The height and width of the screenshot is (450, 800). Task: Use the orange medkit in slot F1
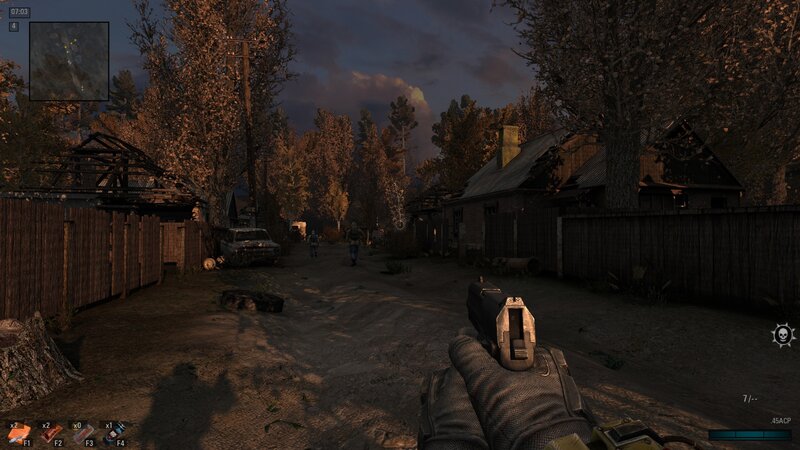click(x=19, y=434)
